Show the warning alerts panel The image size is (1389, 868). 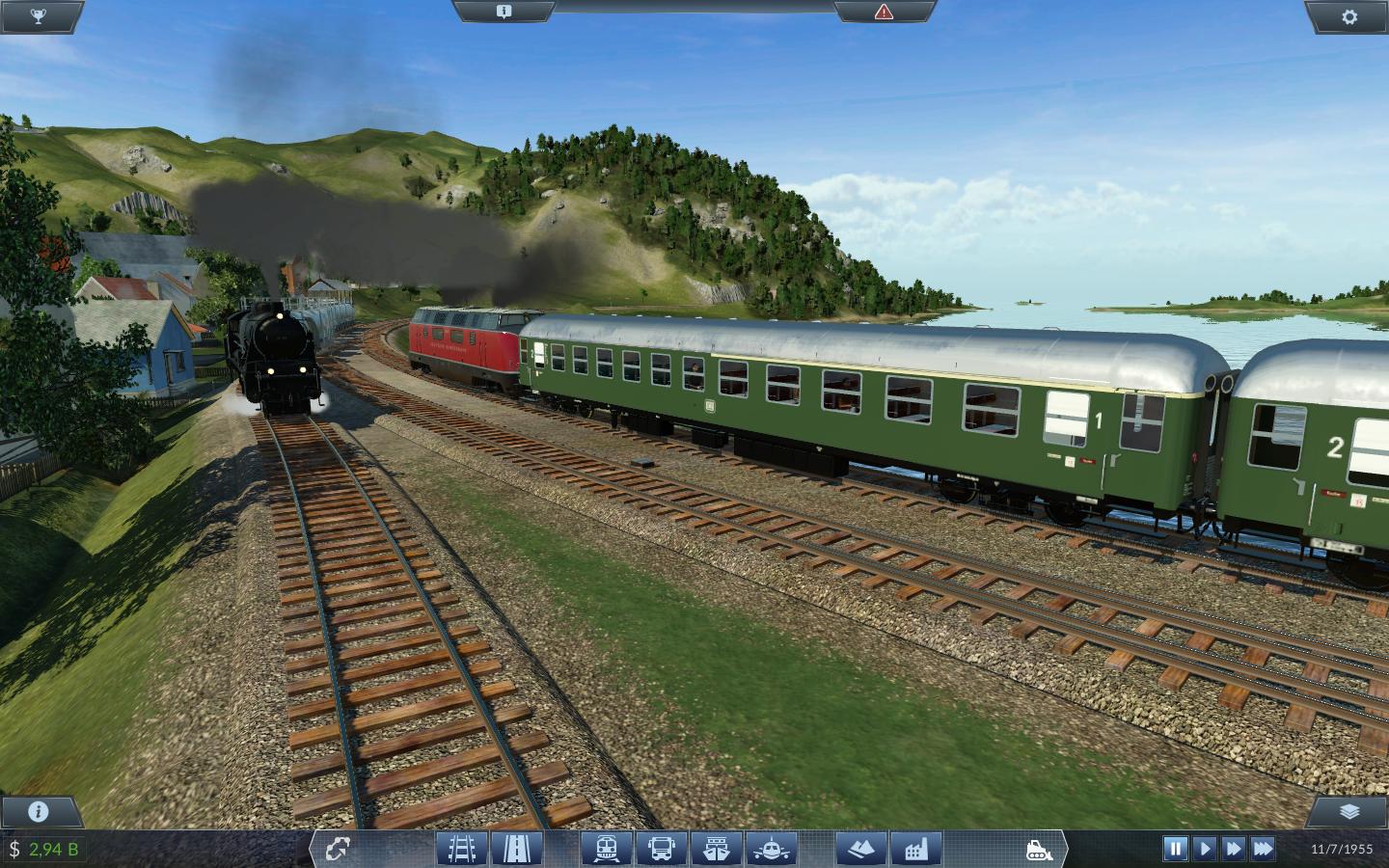(x=884, y=12)
